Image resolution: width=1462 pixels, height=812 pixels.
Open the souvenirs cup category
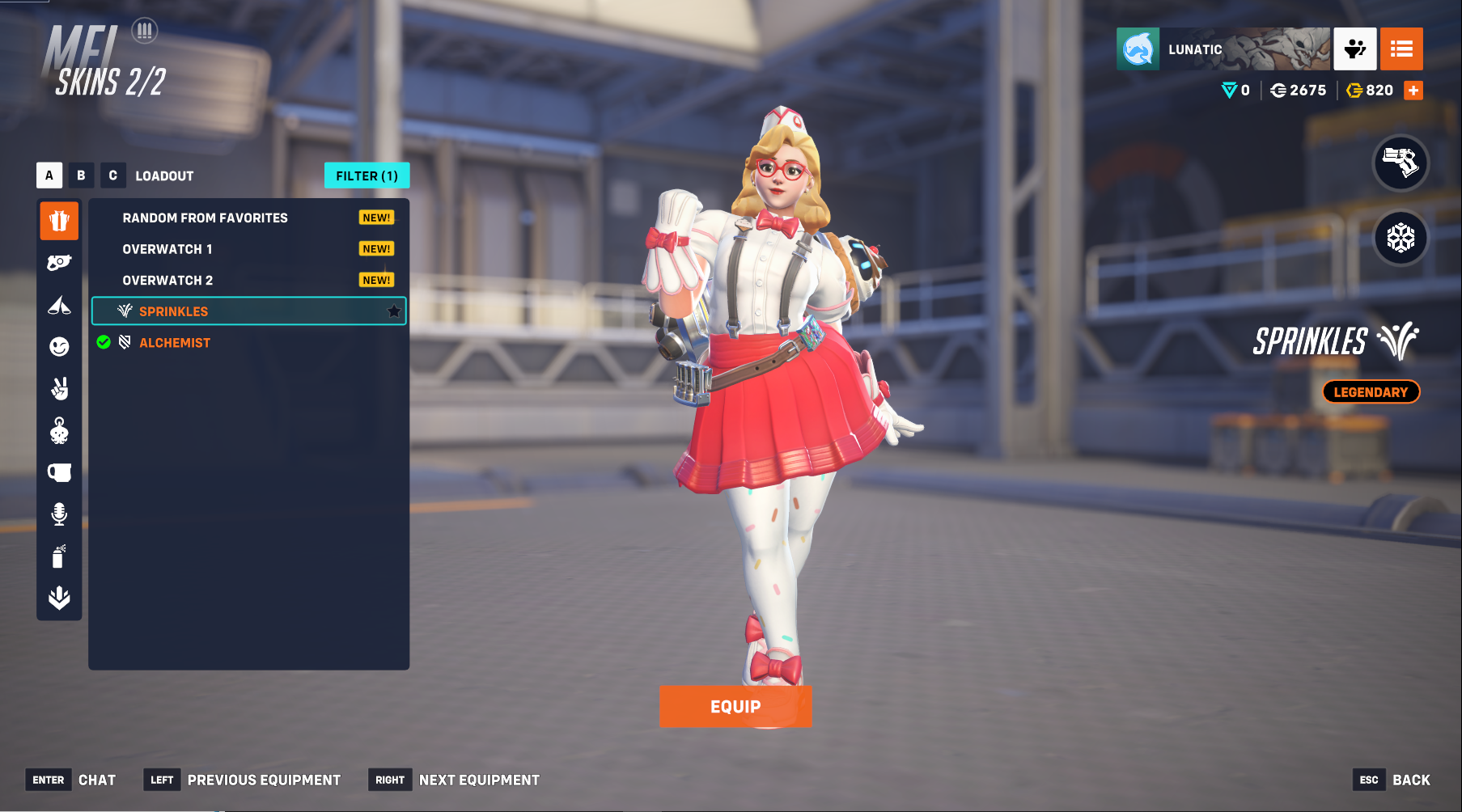pos(59,472)
